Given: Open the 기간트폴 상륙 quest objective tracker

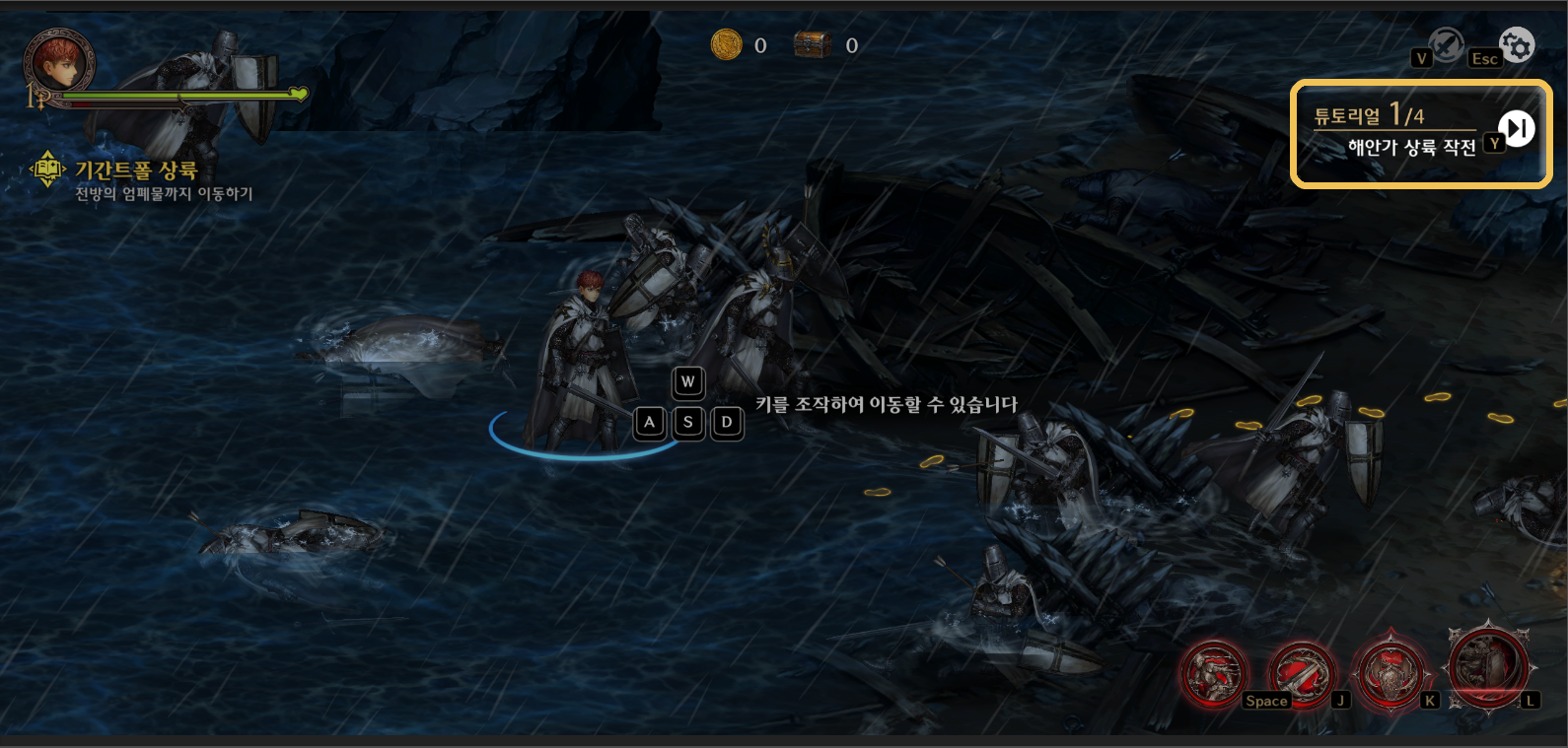Looking at the screenshot, I should 136,170.
